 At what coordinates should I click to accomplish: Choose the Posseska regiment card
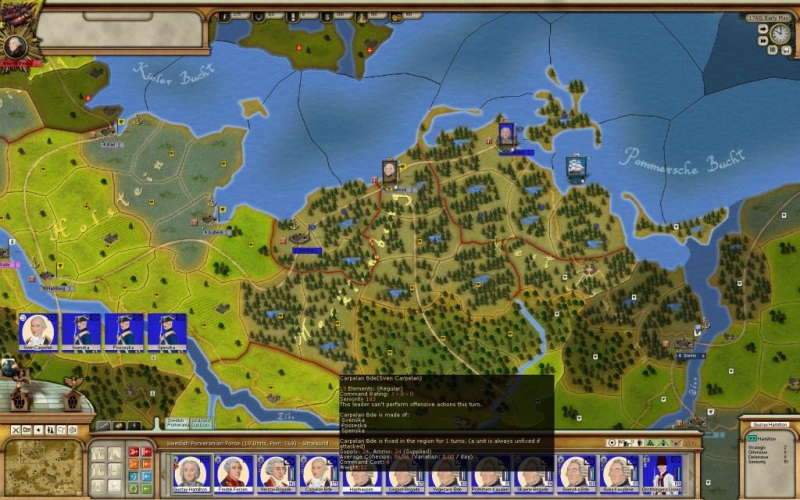click(x=124, y=331)
